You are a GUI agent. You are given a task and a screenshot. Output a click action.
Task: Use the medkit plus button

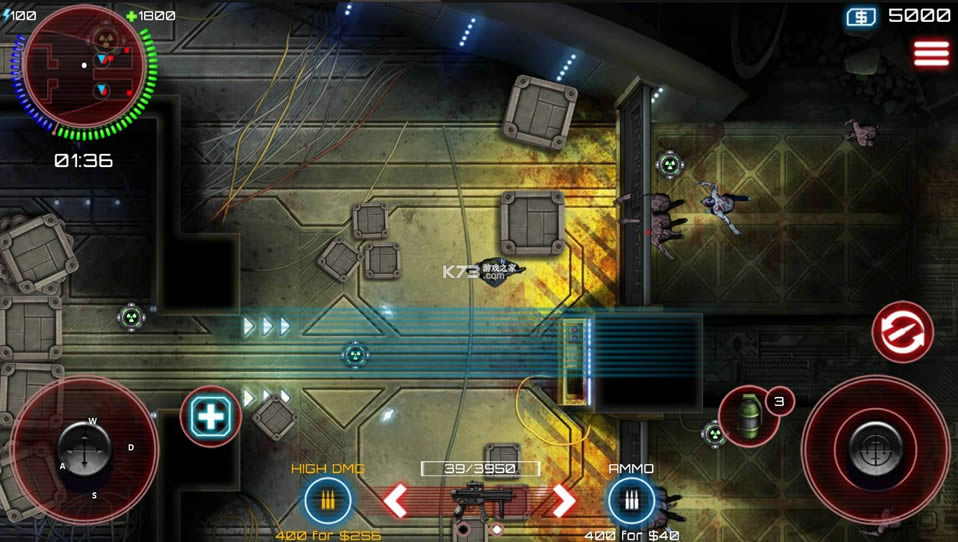pos(211,416)
